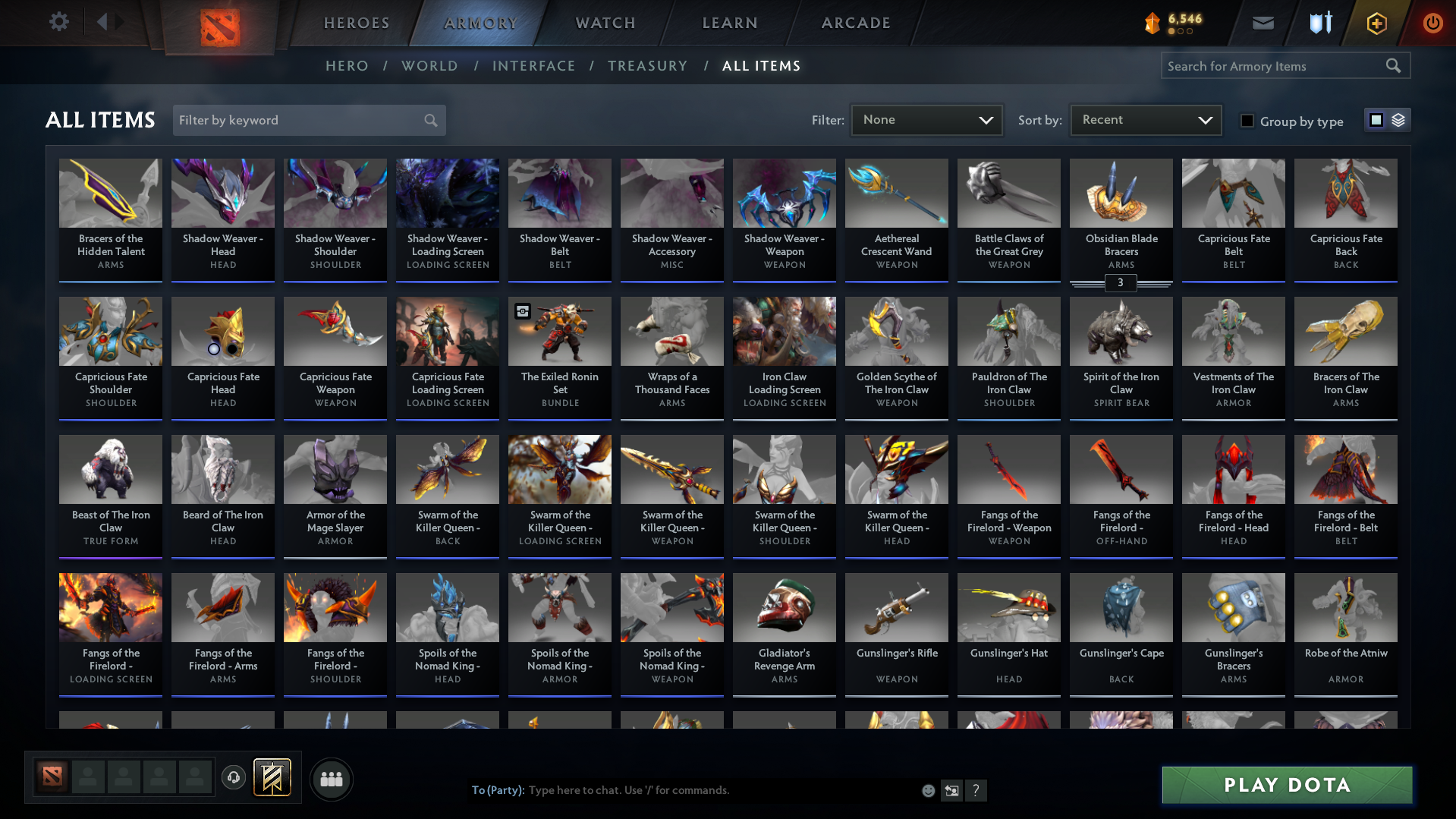Open the TREASURY section in breadcrumb
The height and width of the screenshot is (819, 1456).
pos(647,66)
